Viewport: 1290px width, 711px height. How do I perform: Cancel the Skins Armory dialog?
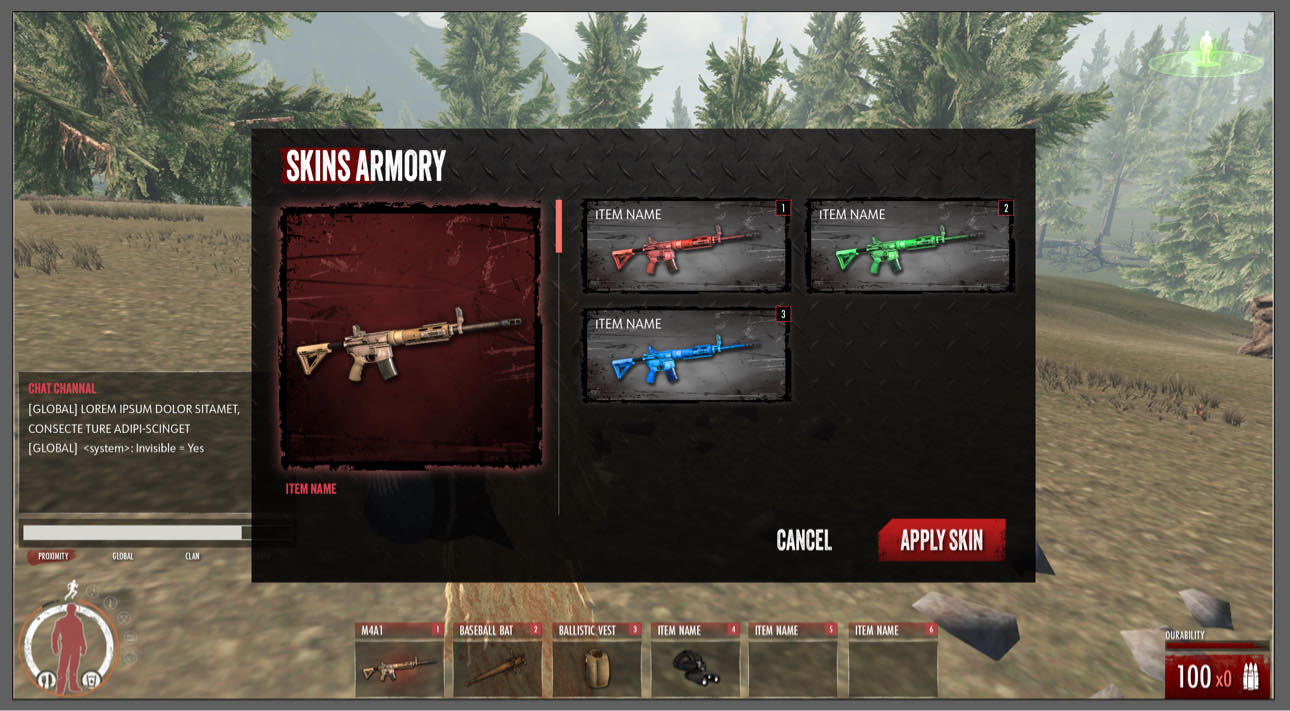804,541
